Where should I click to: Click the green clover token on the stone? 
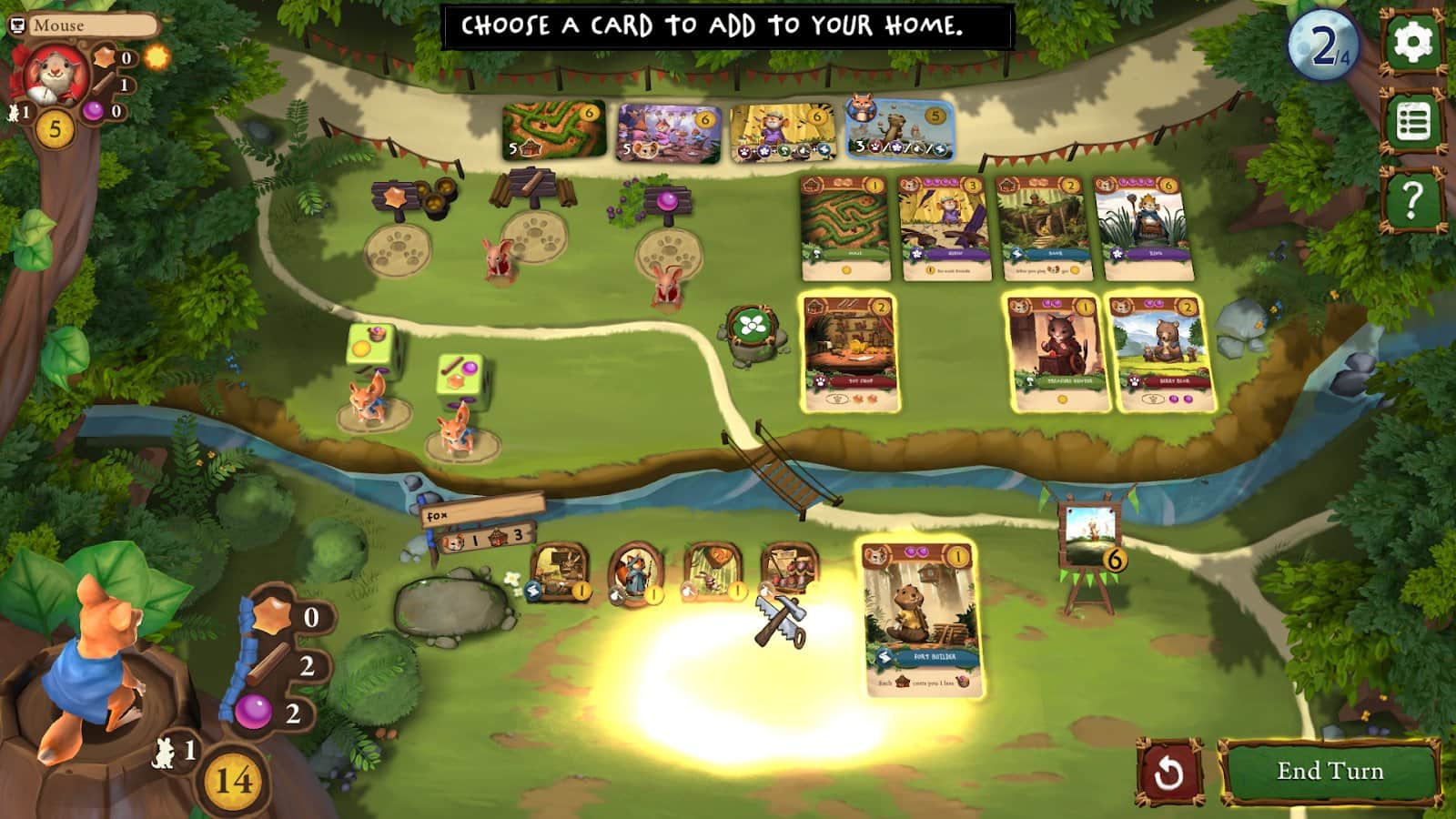coord(752,323)
